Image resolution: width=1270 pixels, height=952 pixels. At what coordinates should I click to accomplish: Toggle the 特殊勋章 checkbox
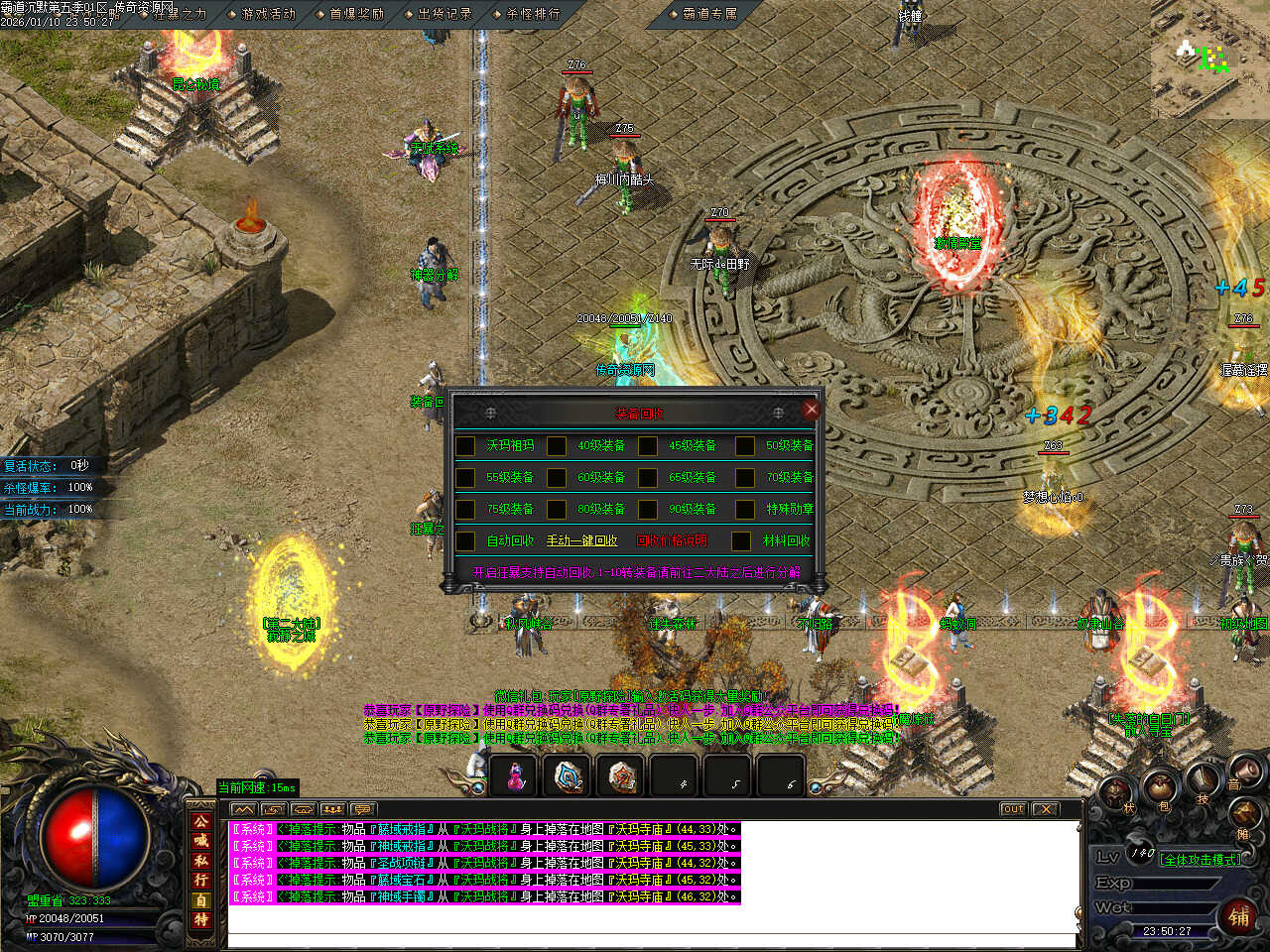click(745, 510)
